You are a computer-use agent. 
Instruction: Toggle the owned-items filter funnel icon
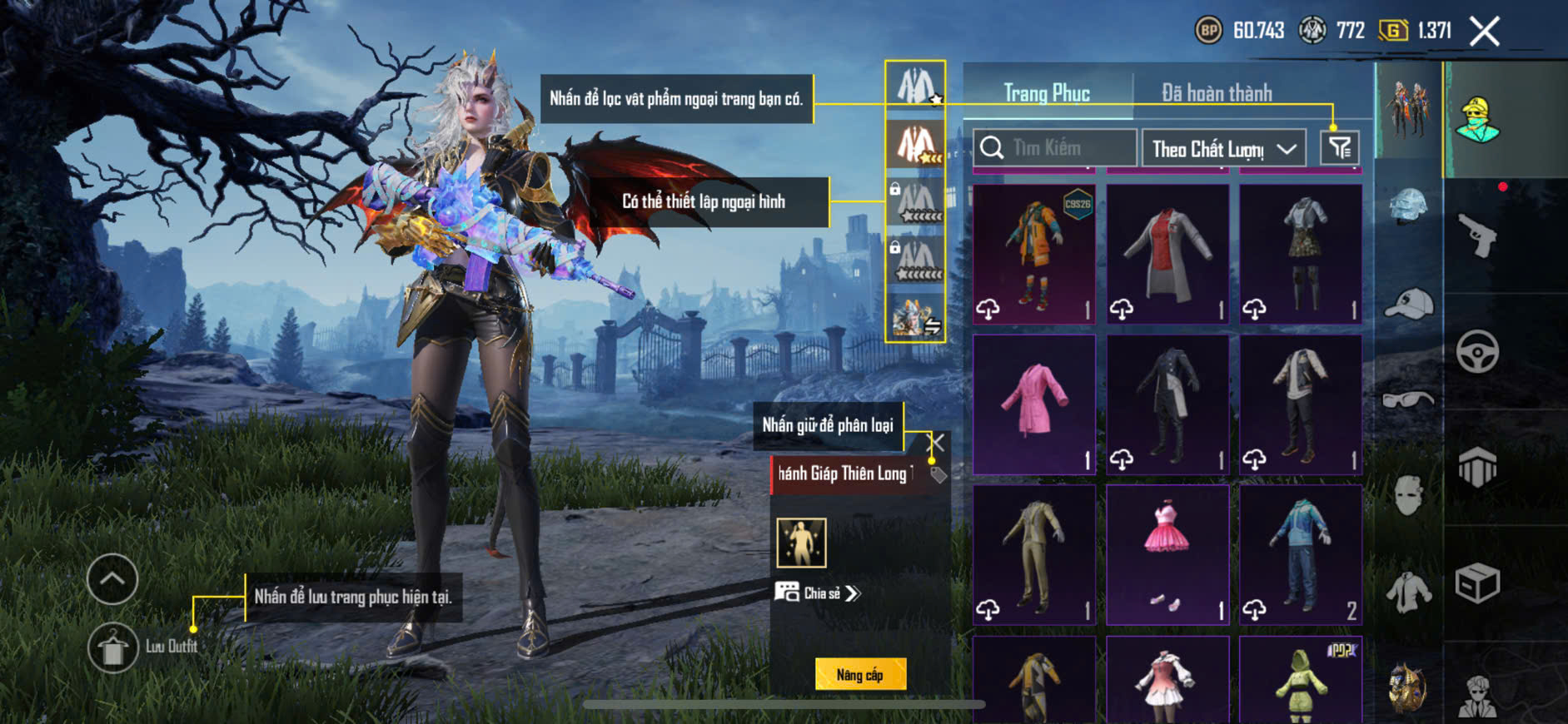coord(1340,148)
